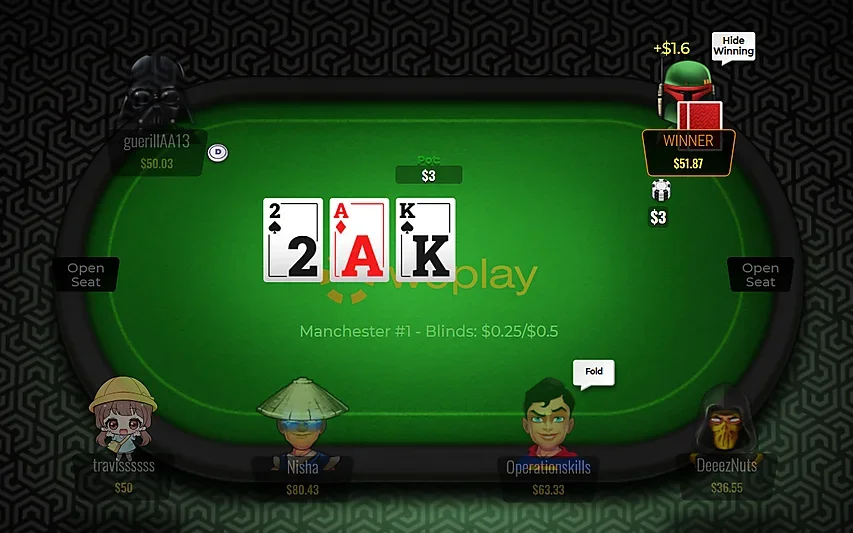Image resolution: width=853 pixels, height=533 pixels.
Task: Click the WINNER player panel
Action: [689, 151]
